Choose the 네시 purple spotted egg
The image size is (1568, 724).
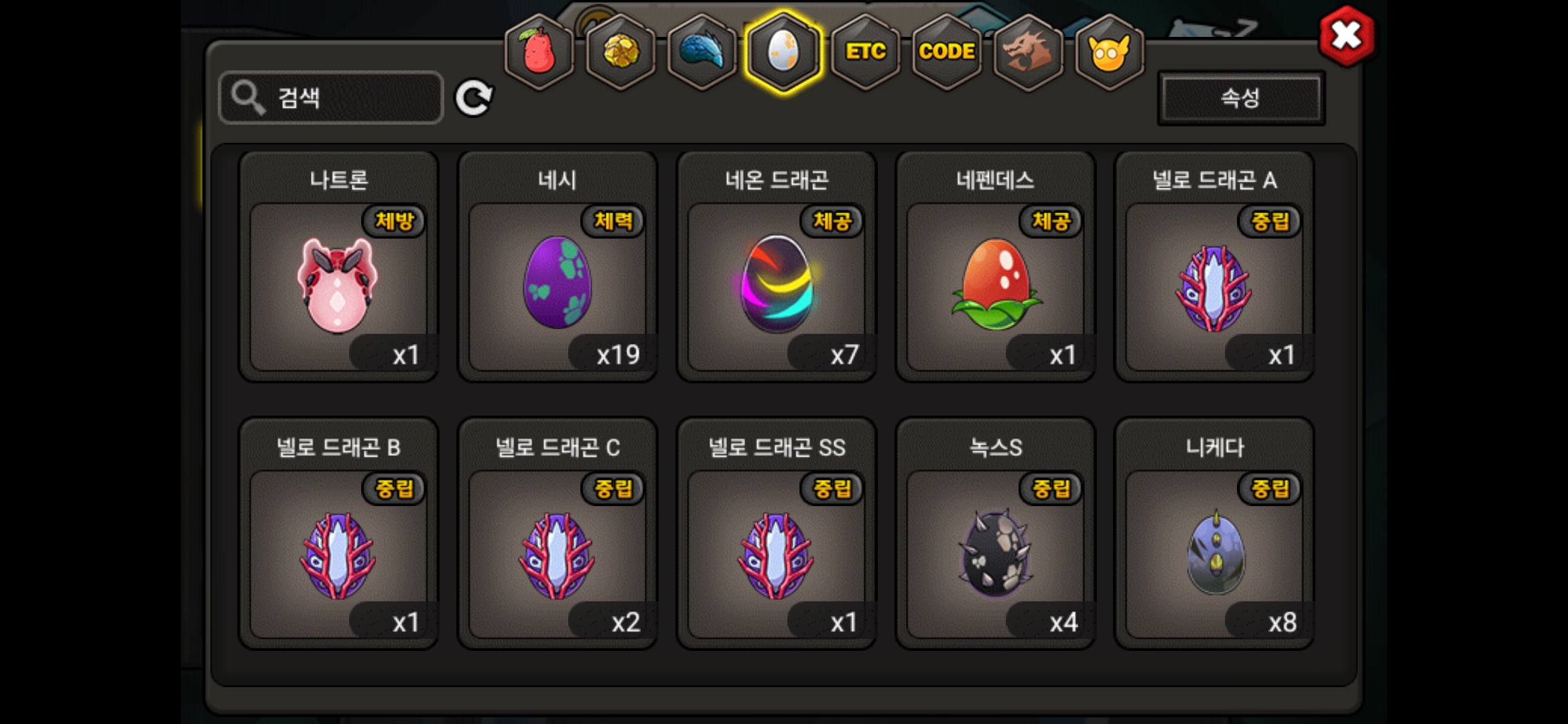click(558, 286)
